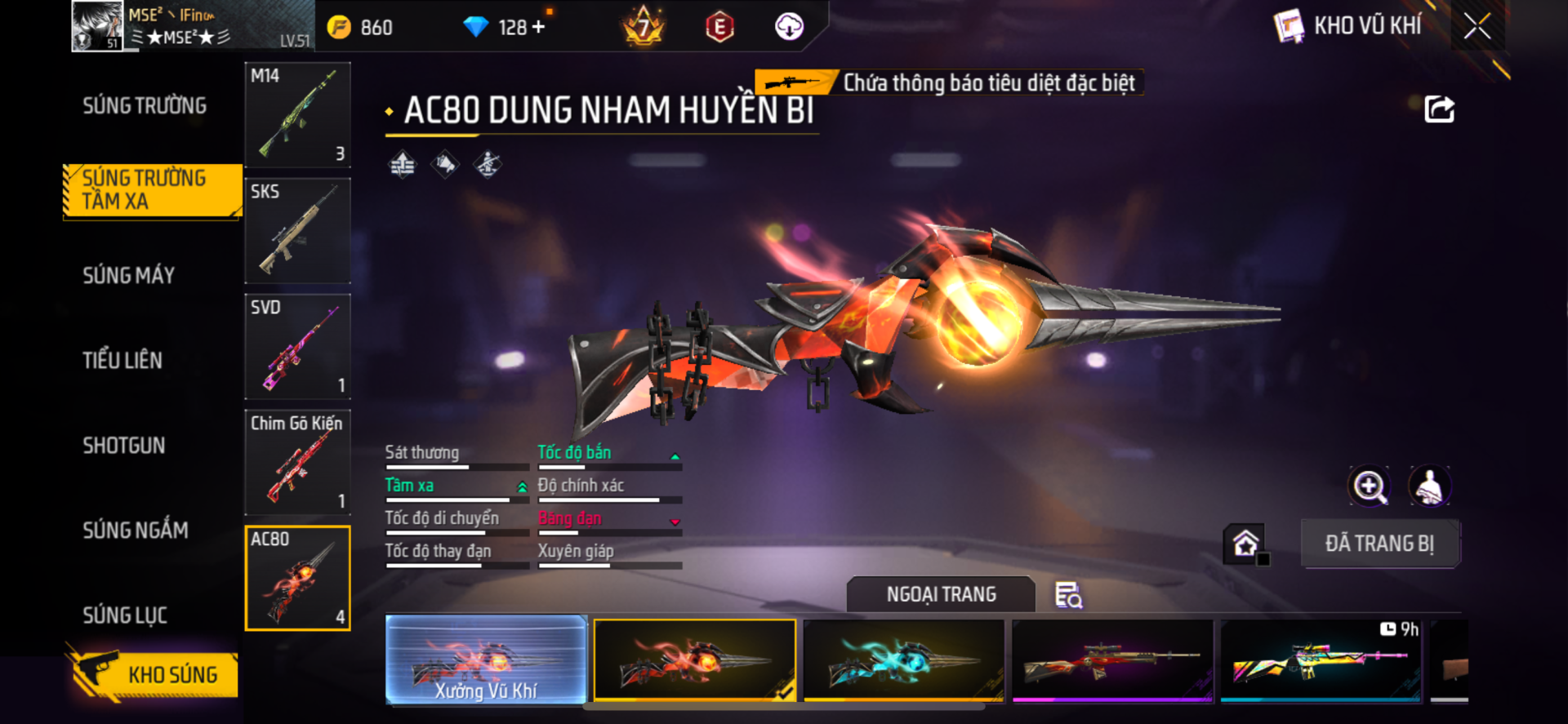Choose the 9h time-limited rainbow skin
Image resolution: width=1568 pixels, height=724 pixels.
1321,660
